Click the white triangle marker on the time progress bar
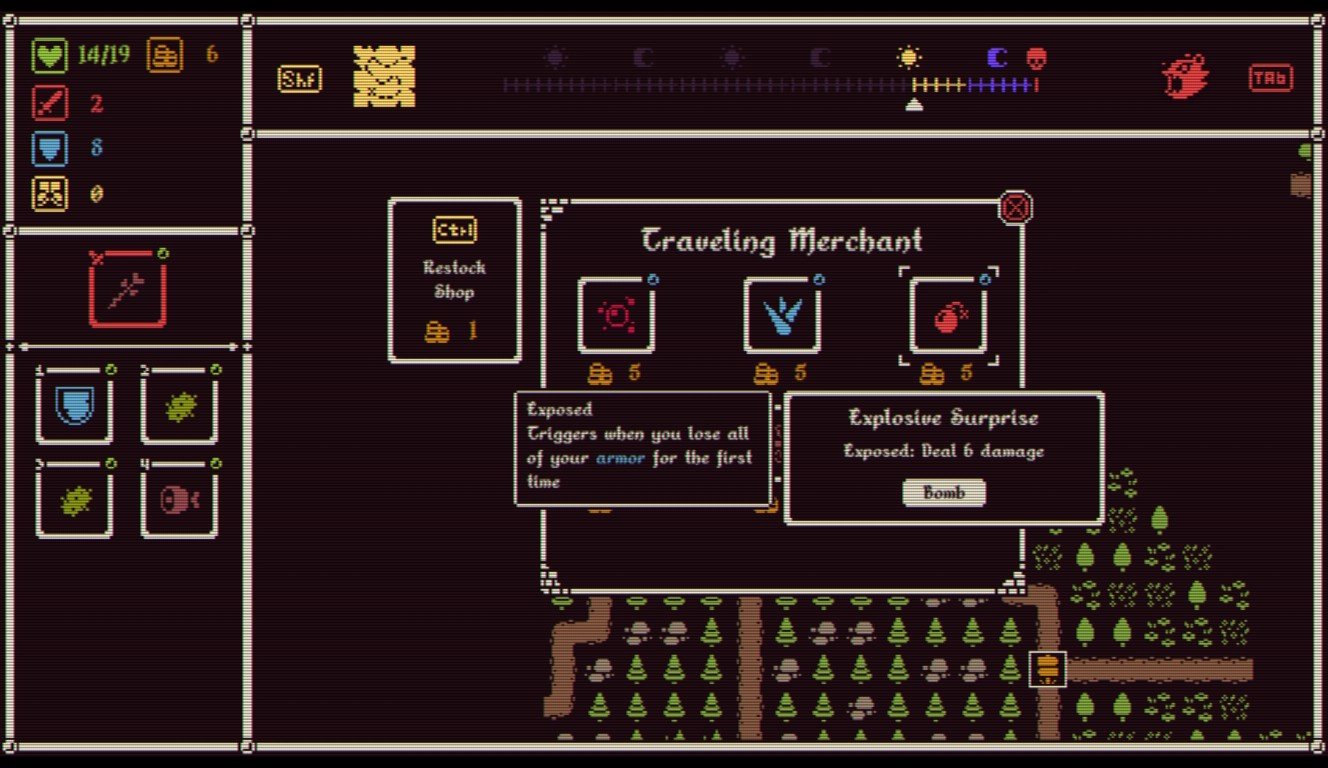The image size is (1328, 768). pos(916,101)
